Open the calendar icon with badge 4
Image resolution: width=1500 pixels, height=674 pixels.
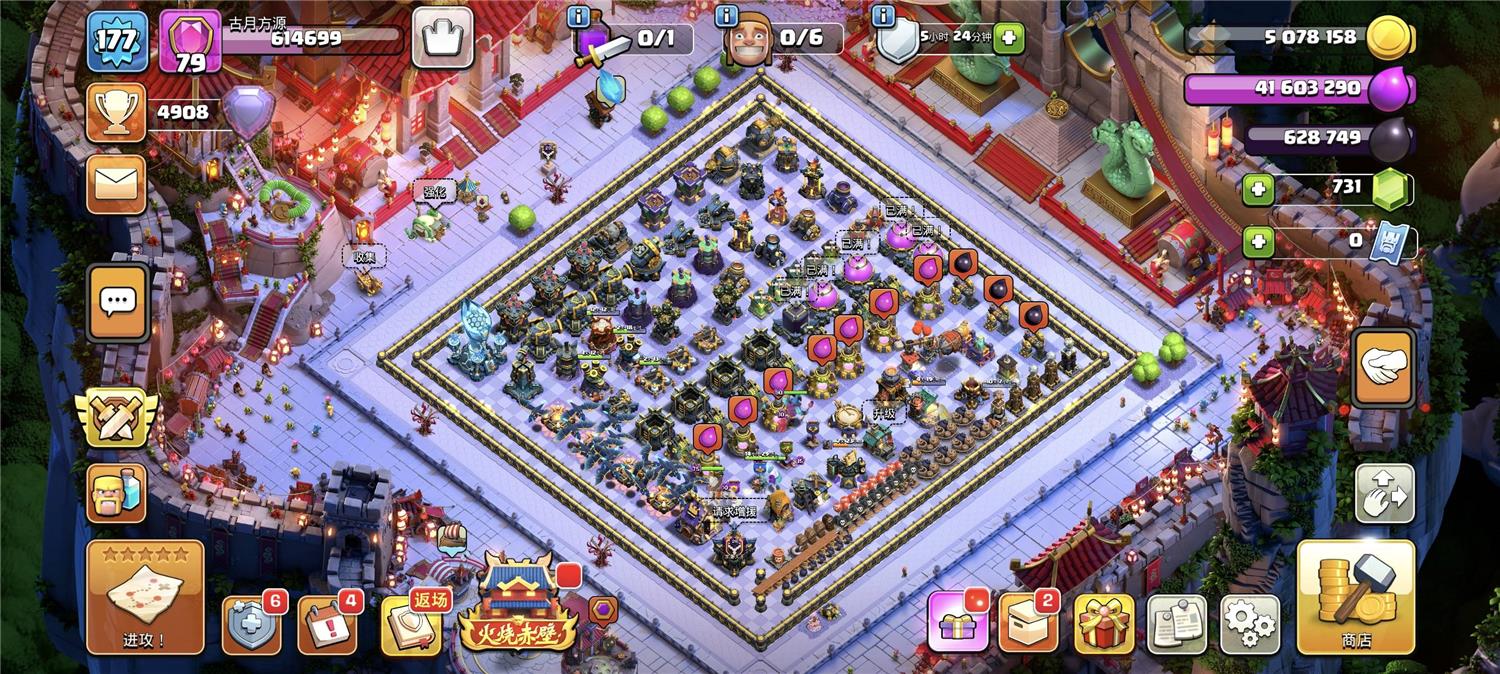point(327,624)
